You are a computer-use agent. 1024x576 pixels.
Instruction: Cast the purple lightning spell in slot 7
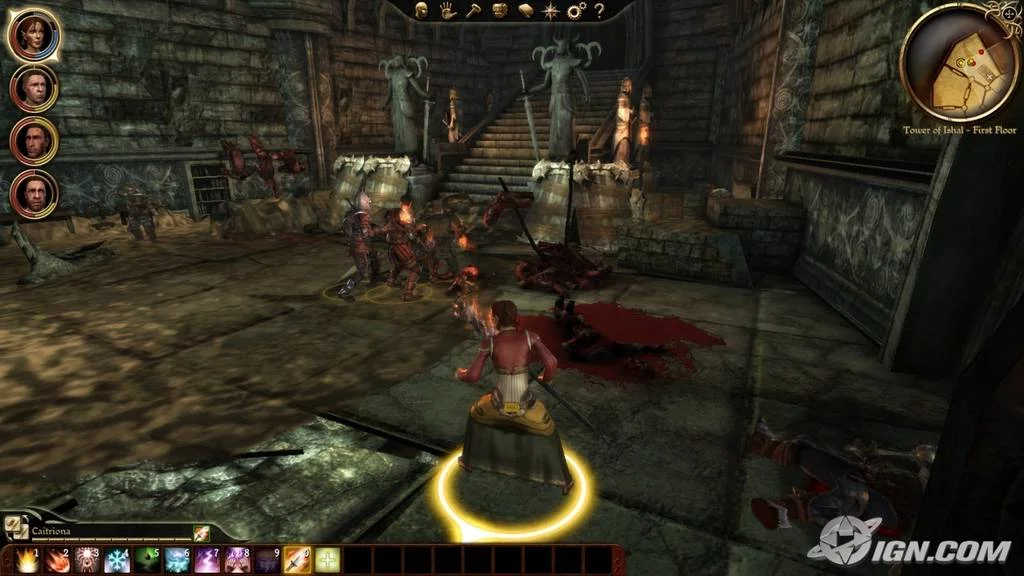(207, 560)
